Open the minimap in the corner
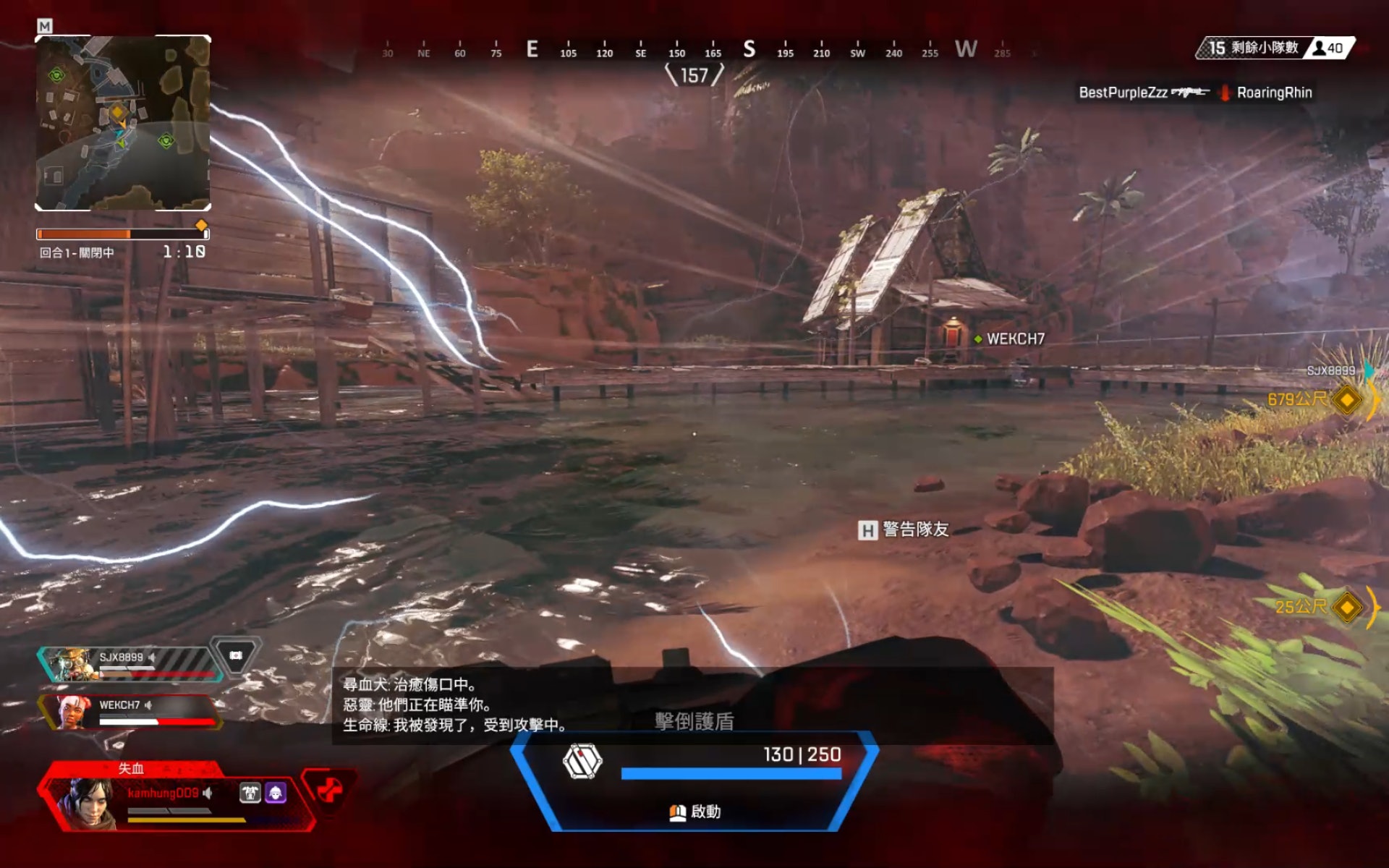The image size is (1389, 868). [x=123, y=123]
